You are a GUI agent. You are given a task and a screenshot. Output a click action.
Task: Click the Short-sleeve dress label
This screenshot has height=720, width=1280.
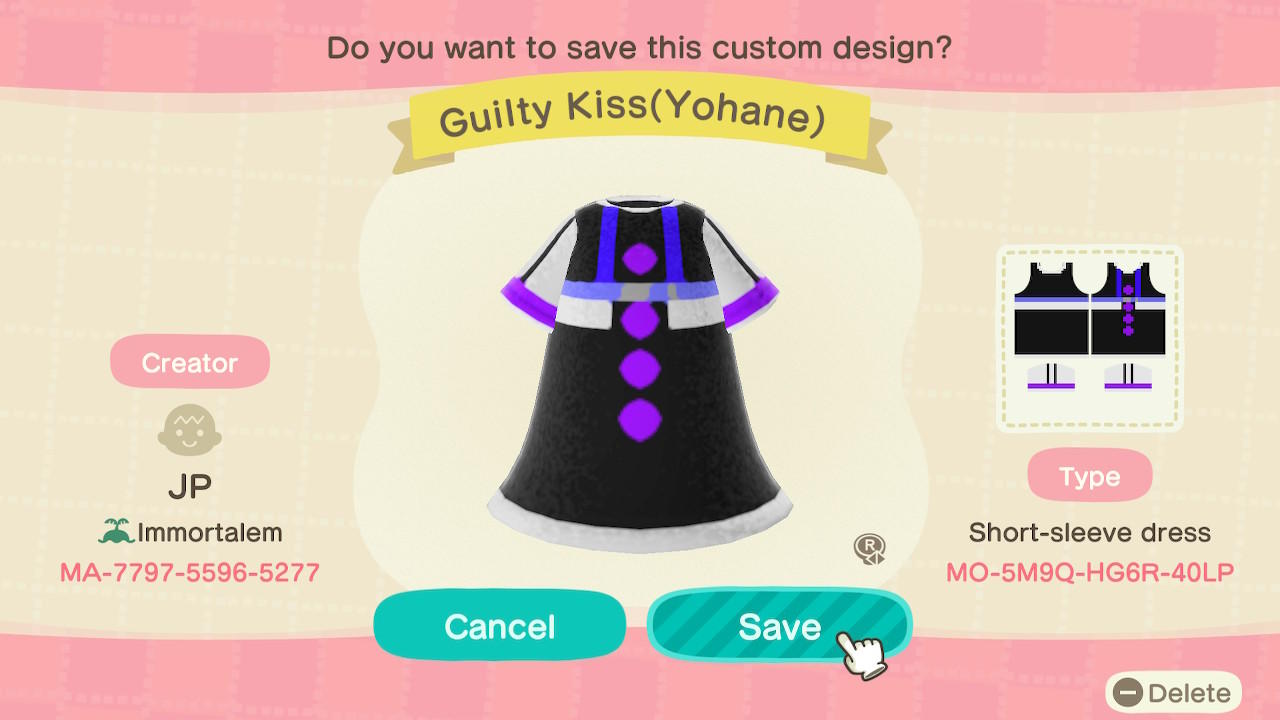coord(1090,532)
